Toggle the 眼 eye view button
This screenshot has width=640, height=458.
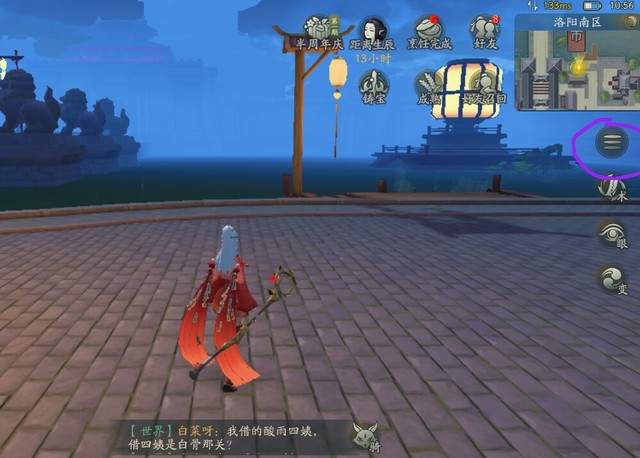(612, 235)
